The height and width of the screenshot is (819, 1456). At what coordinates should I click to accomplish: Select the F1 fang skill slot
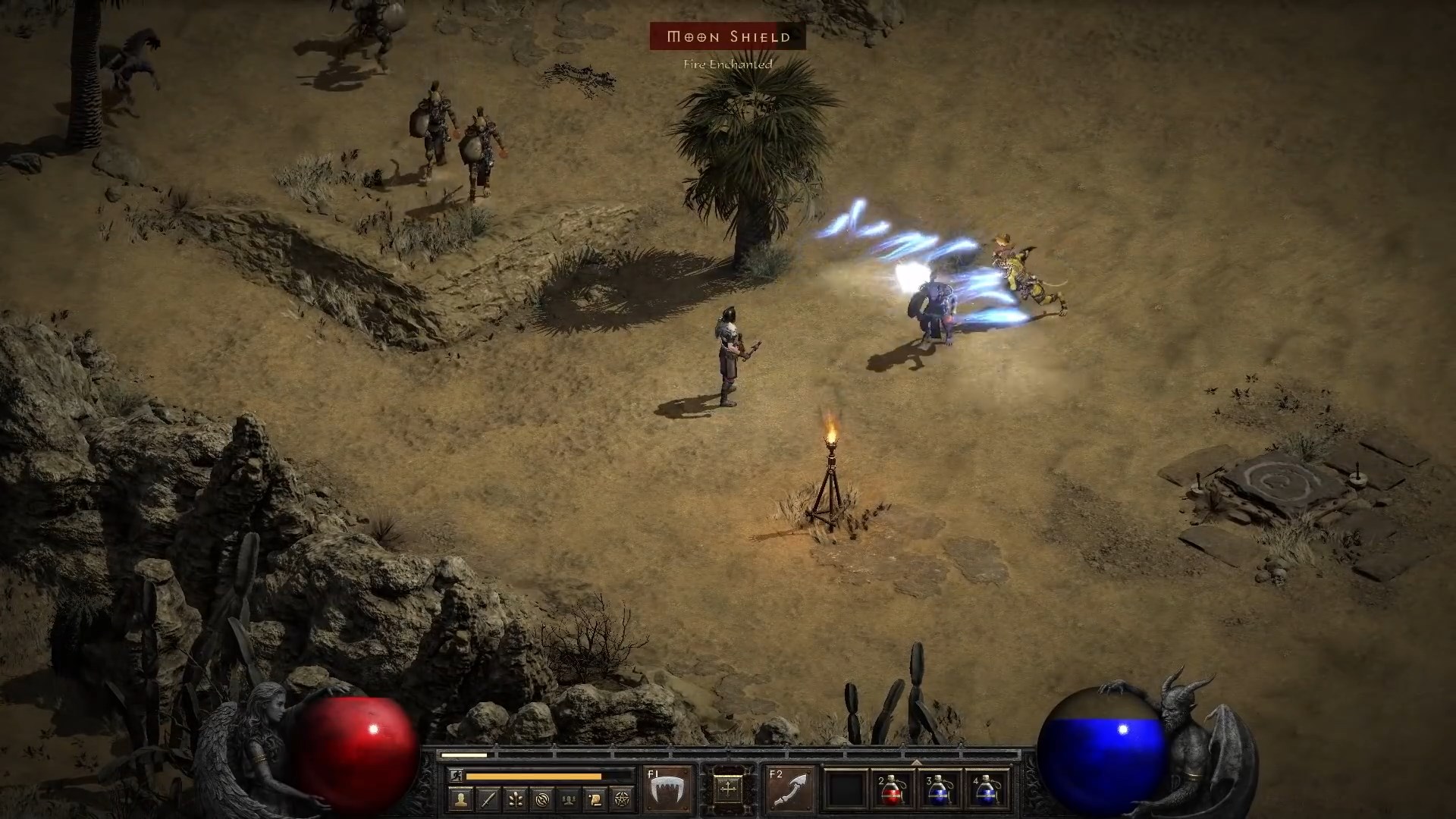coord(667,789)
